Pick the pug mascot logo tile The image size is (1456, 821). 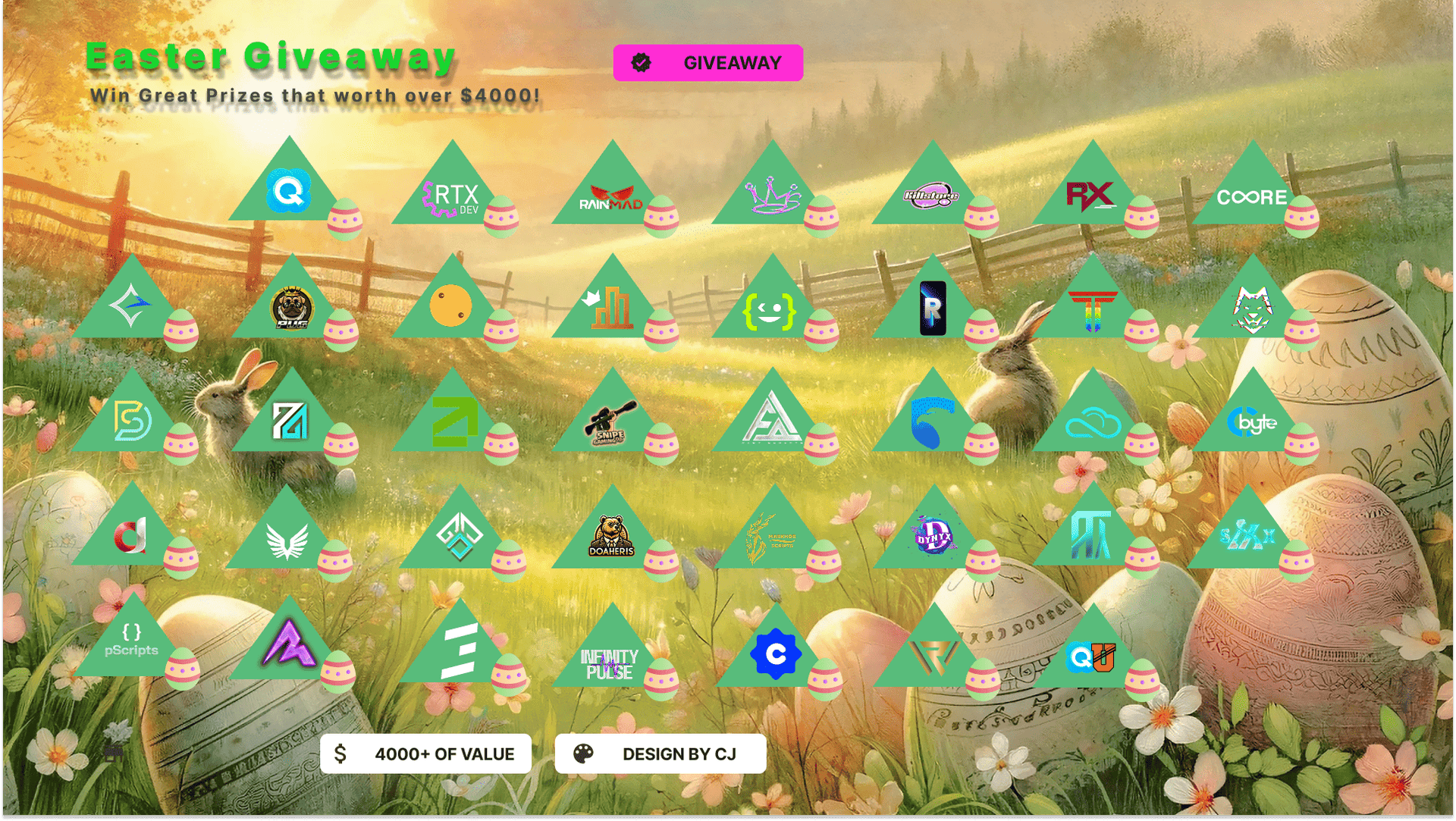(x=292, y=308)
